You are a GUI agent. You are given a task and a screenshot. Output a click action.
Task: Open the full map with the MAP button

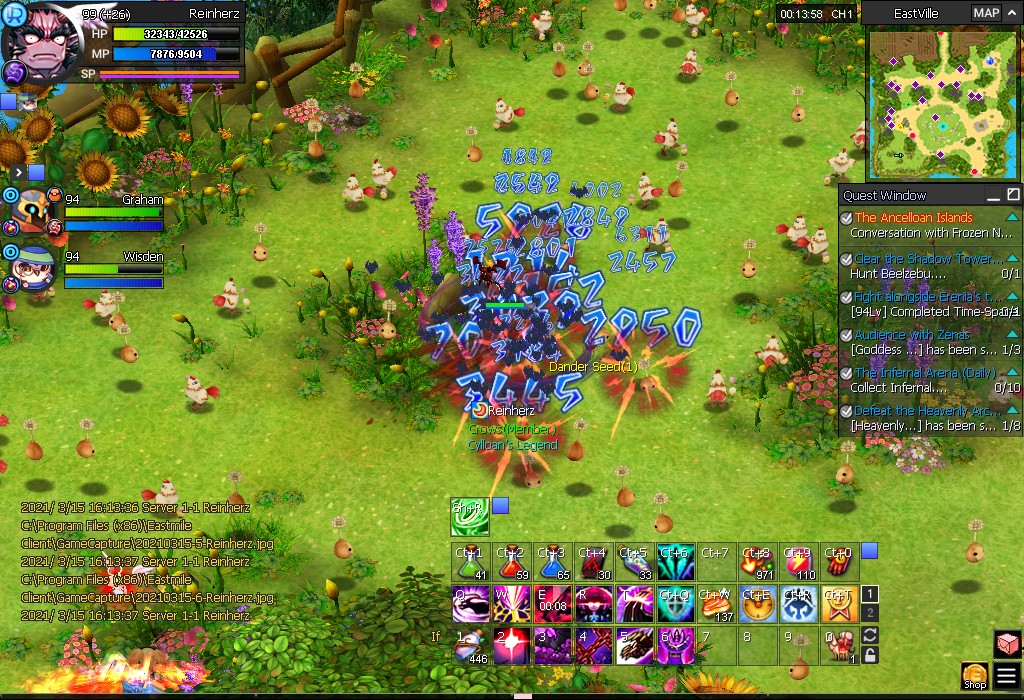tap(986, 13)
